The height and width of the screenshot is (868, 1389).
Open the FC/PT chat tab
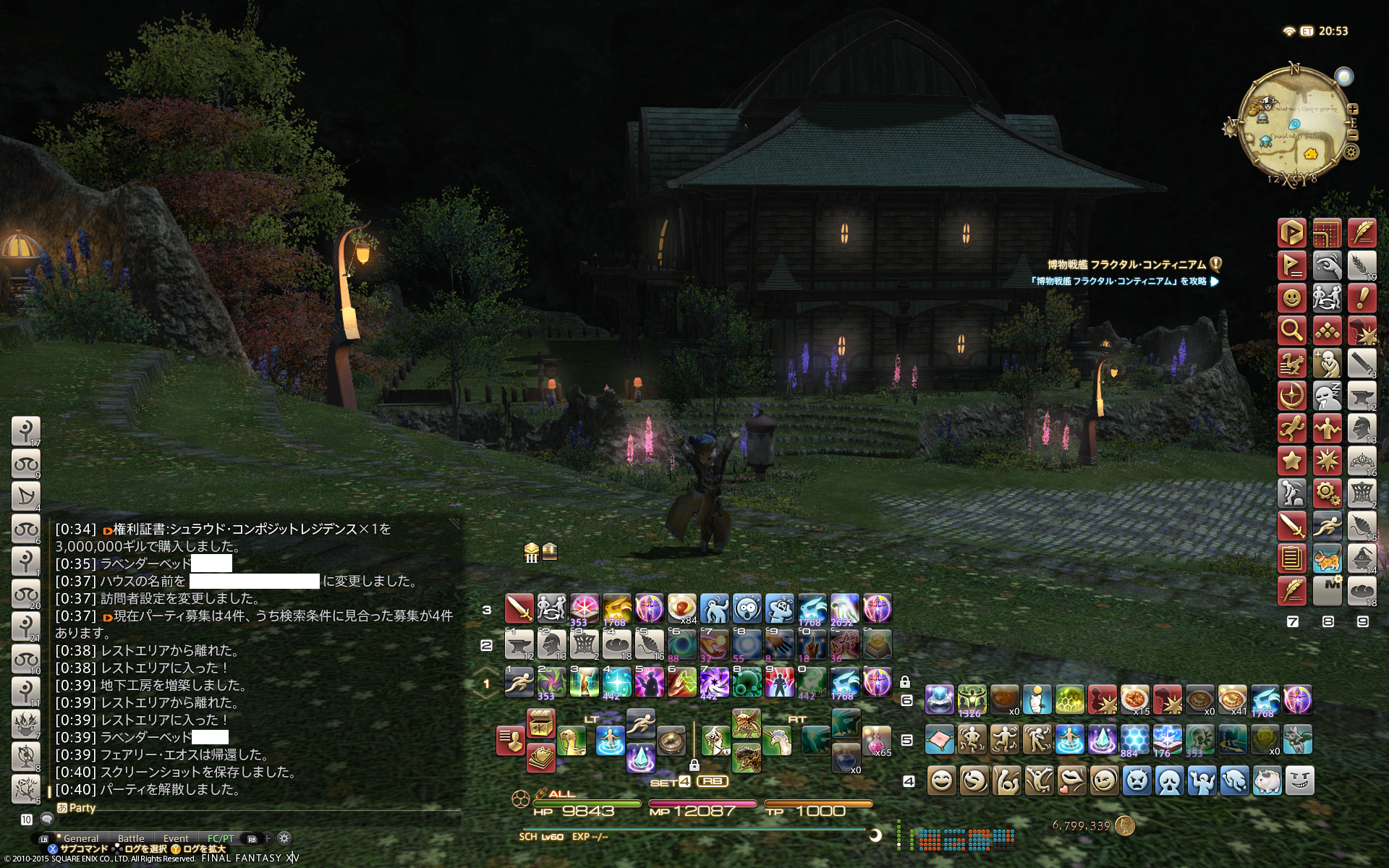221,838
